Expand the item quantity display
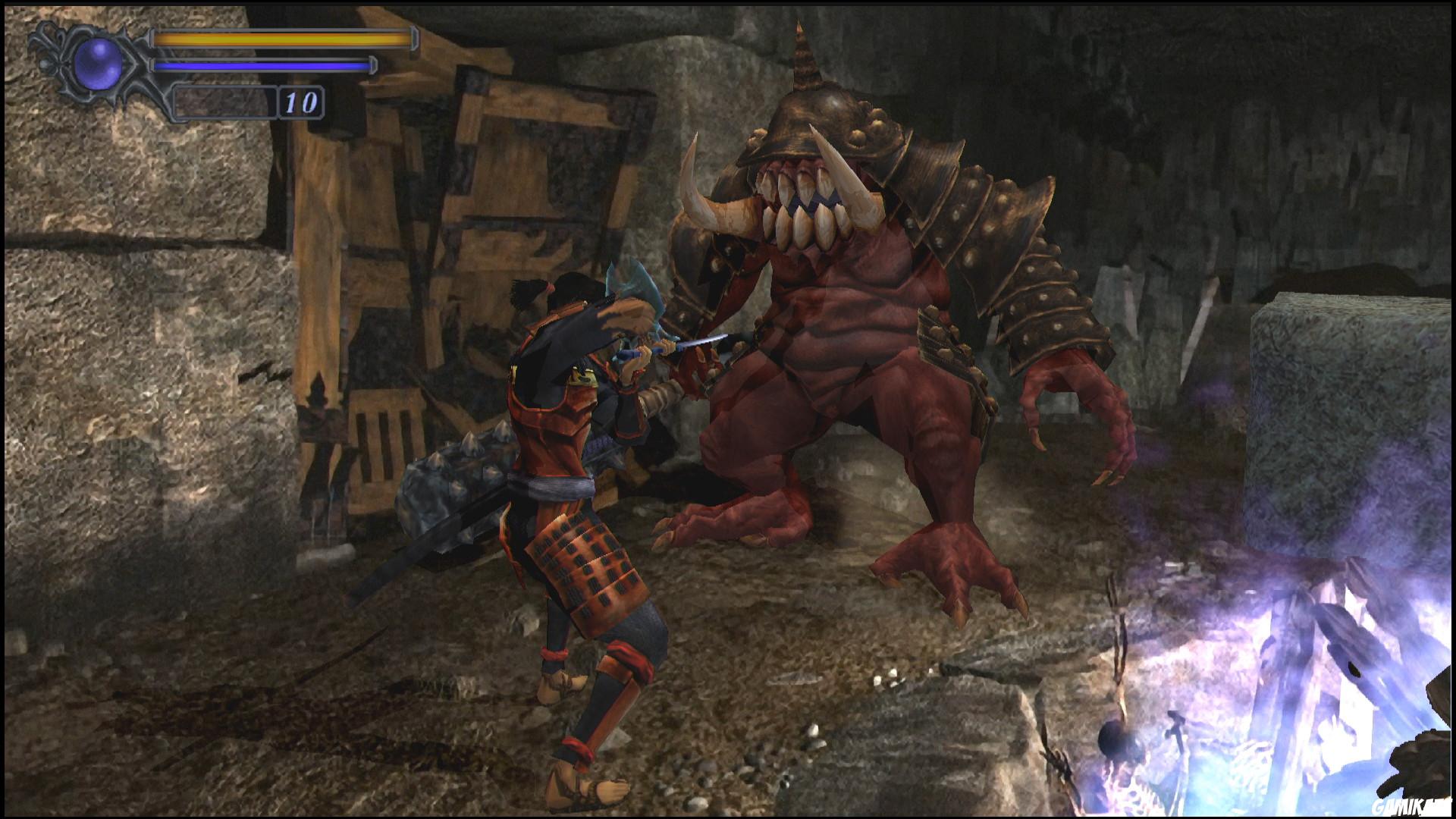This screenshot has width=1456, height=819. coord(300,105)
